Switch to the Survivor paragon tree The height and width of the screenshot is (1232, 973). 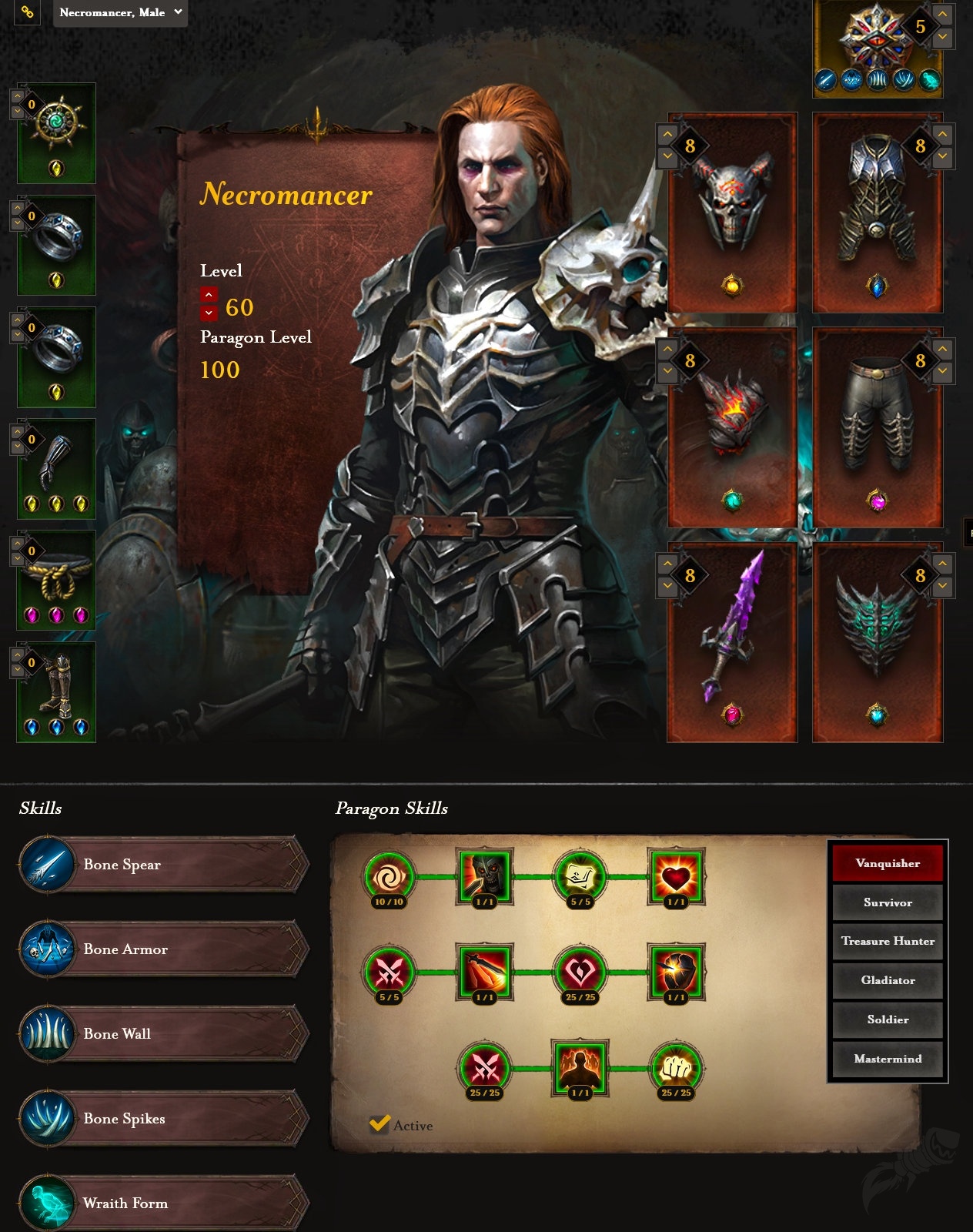tap(888, 902)
